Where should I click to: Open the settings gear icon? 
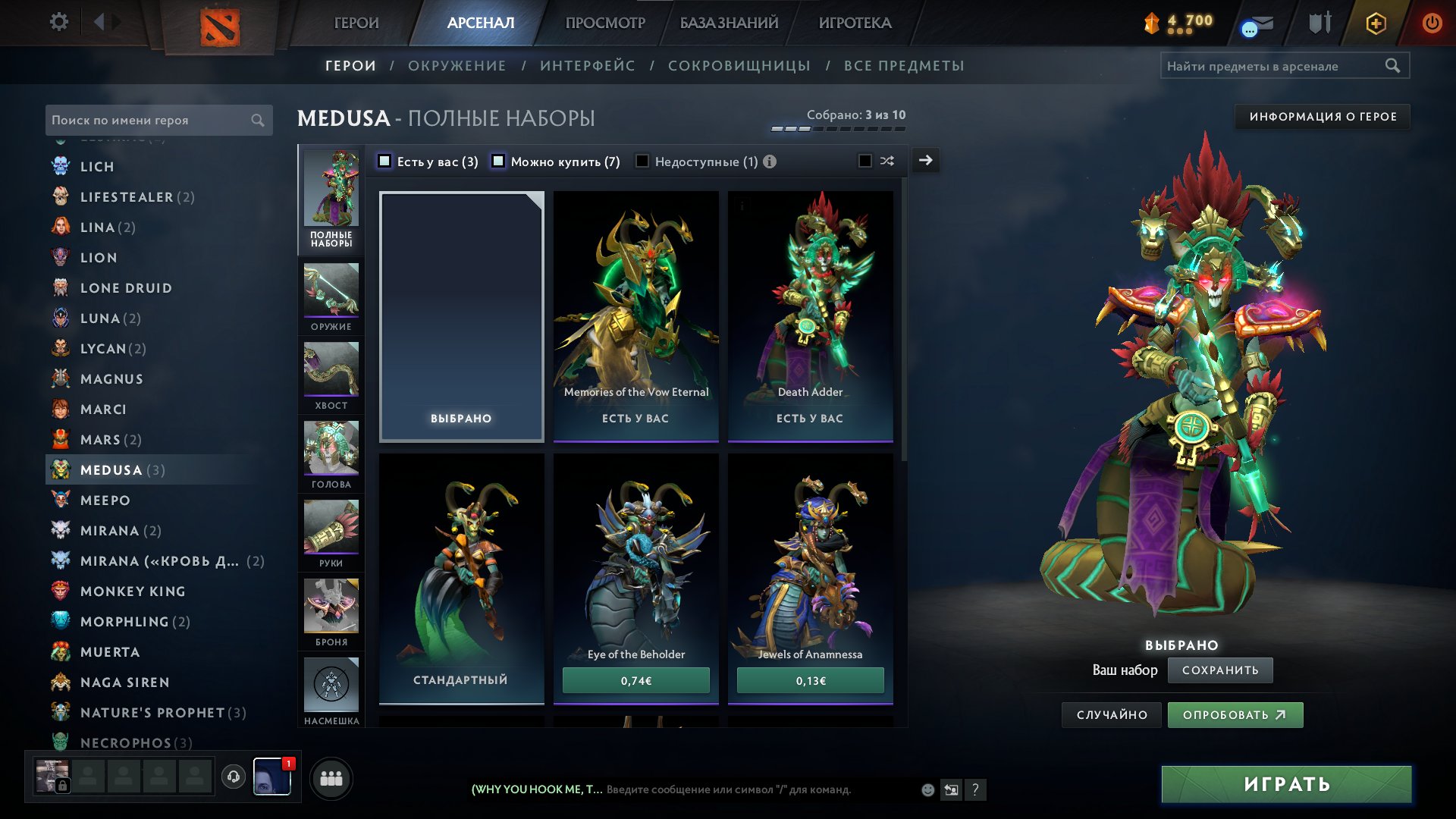[x=59, y=22]
